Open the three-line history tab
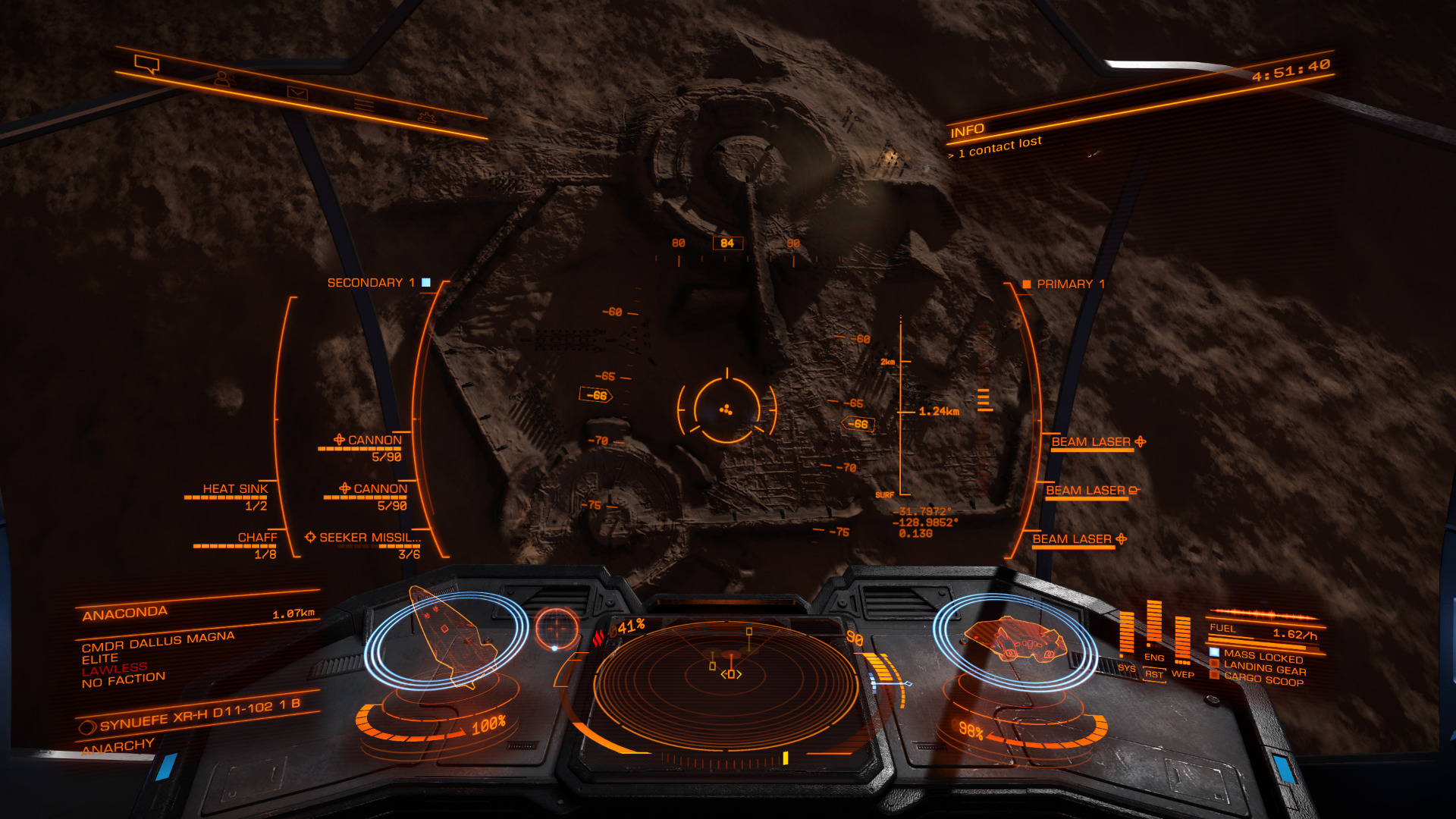The width and height of the screenshot is (1456, 819). point(364,105)
